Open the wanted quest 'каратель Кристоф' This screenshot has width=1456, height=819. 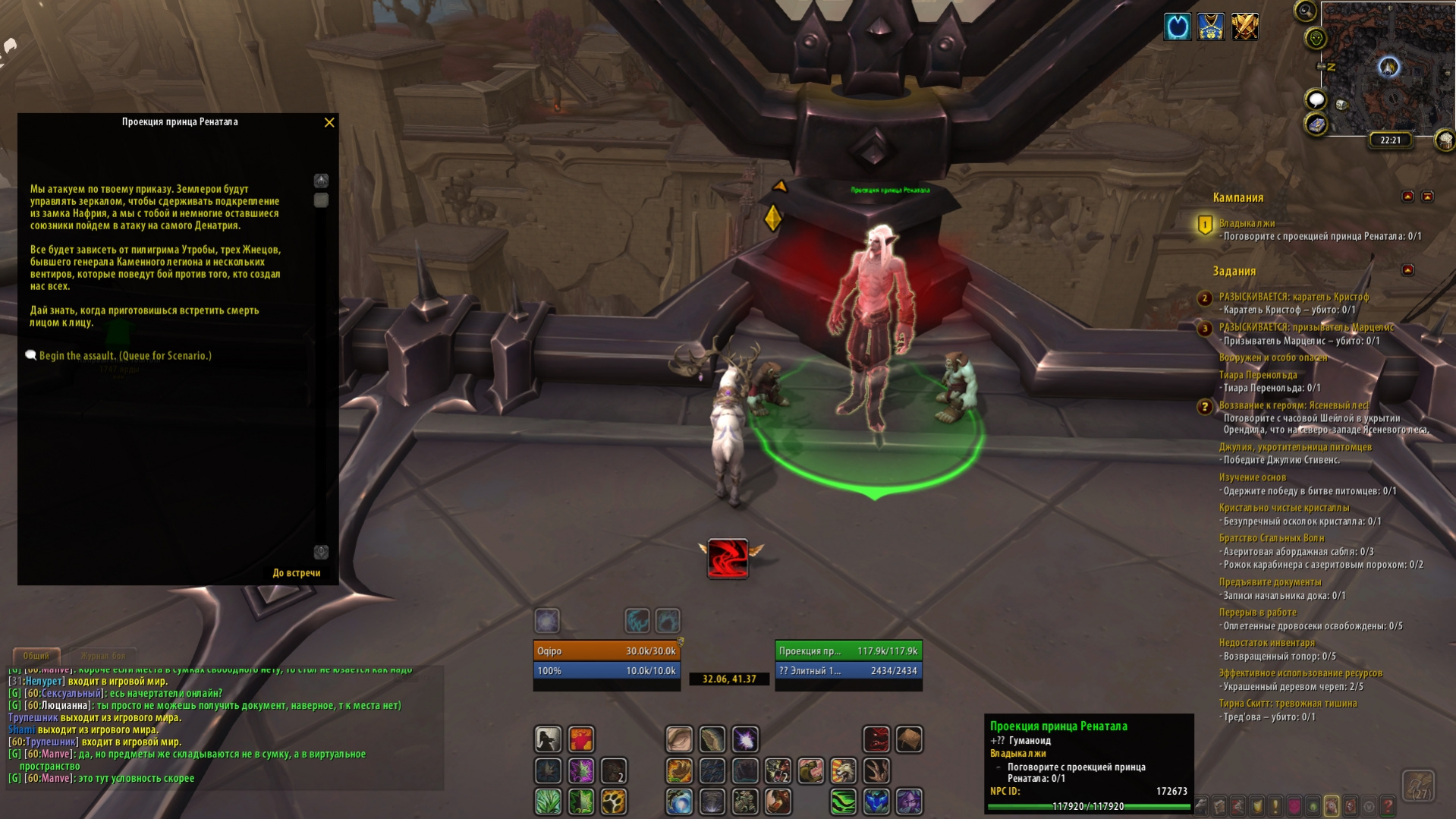[1294, 297]
